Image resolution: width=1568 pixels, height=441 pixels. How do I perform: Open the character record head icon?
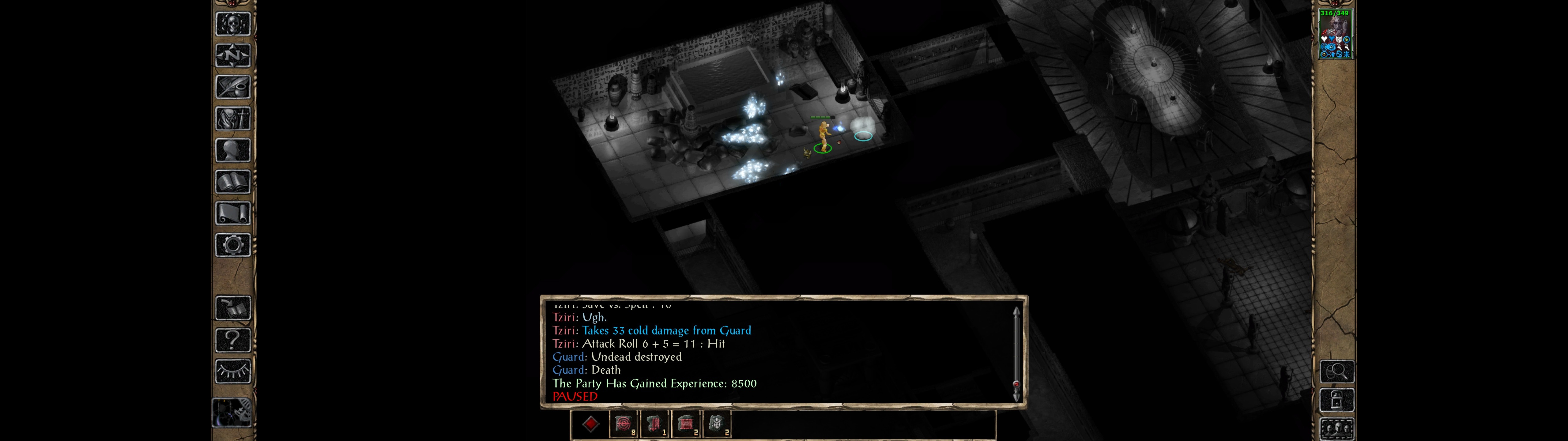(232, 150)
